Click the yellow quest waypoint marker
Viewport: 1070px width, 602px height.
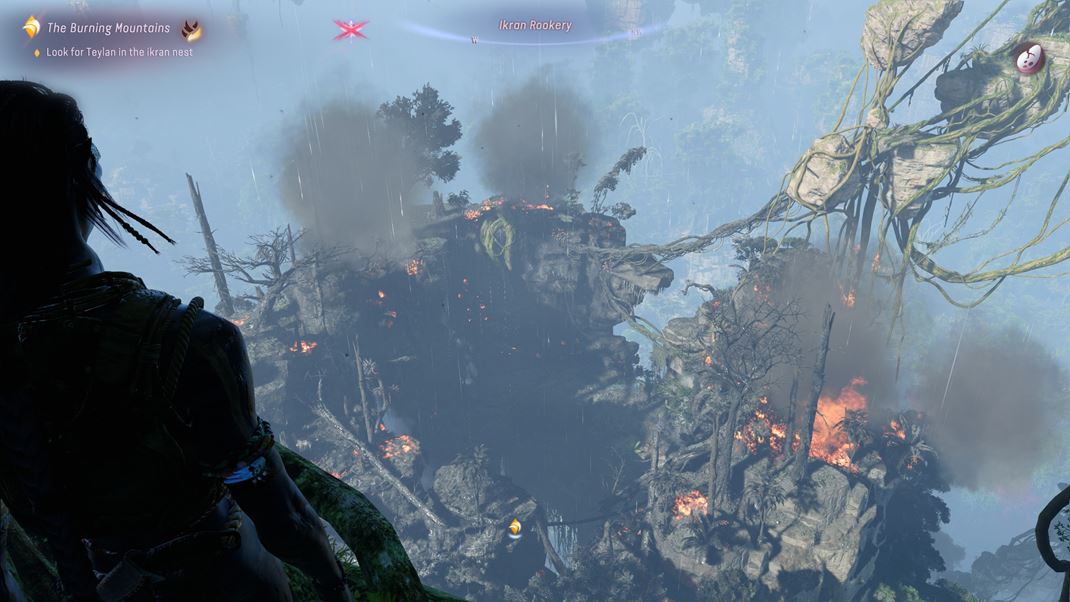[515, 527]
